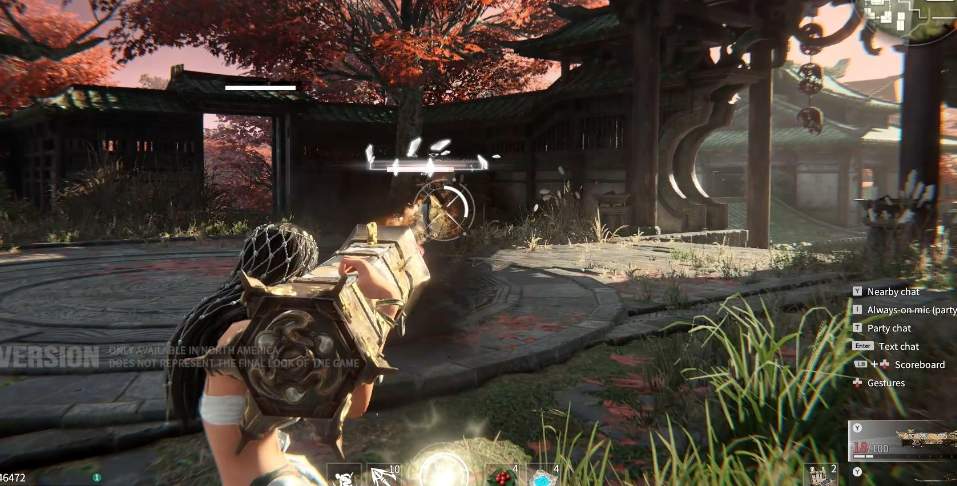This screenshot has height=486, width=957.
Task: Select the arrow ammo slot
Action: (382, 475)
